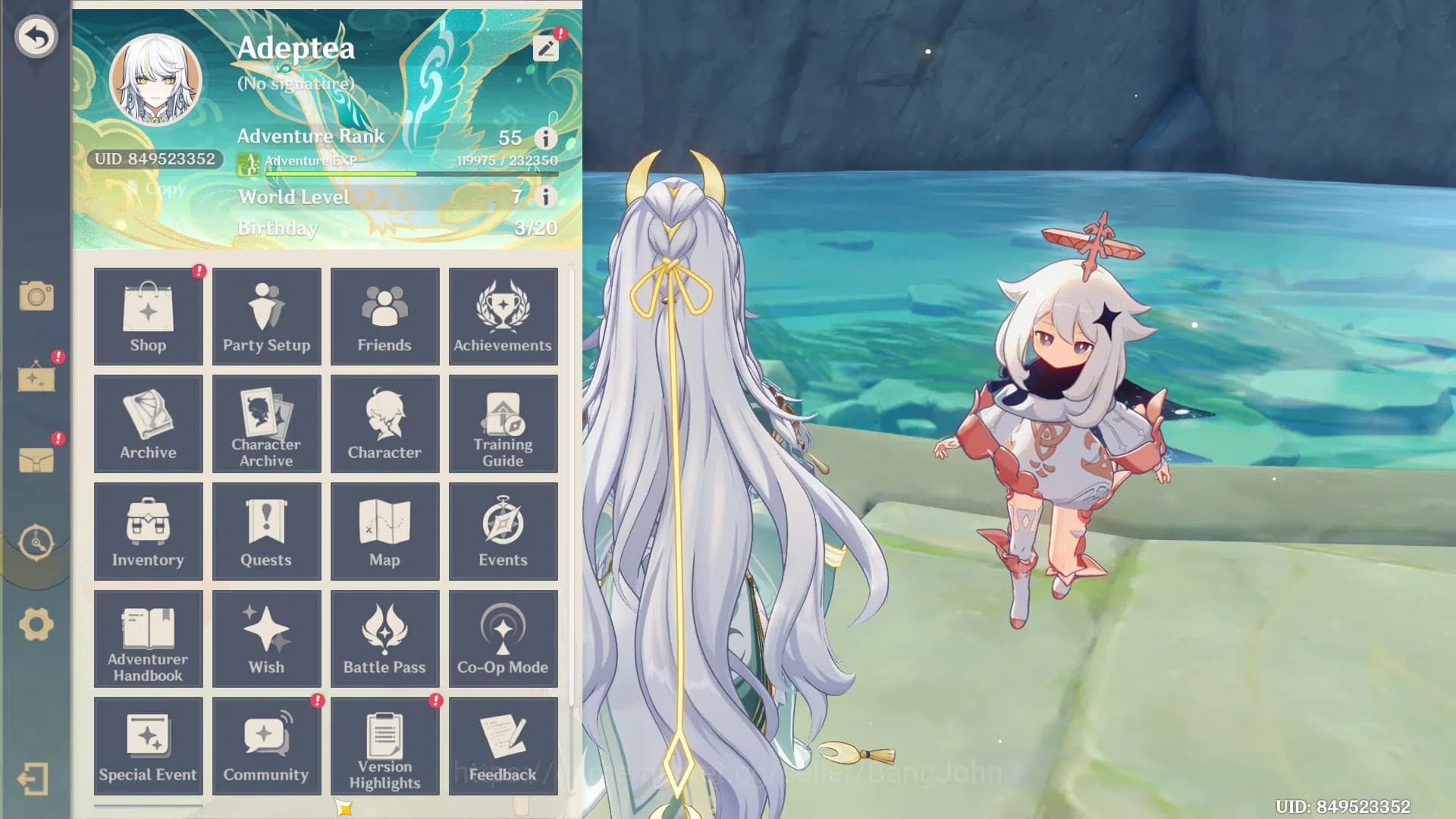Image resolution: width=1456 pixels, height=819 pixels.
Task: Open the Events banner in the sidebar
Action: coord(37,381)
